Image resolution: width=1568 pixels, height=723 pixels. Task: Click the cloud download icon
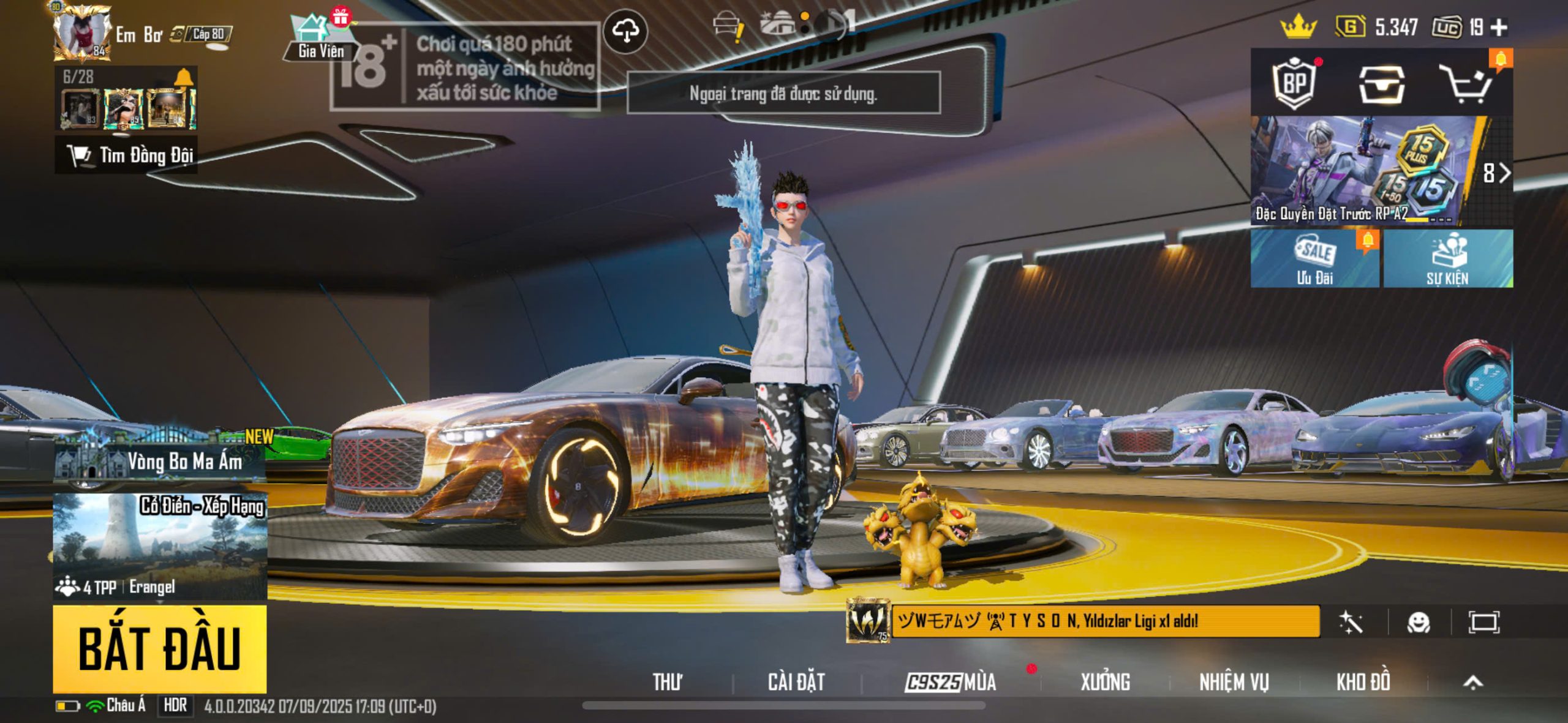(625, 31)
